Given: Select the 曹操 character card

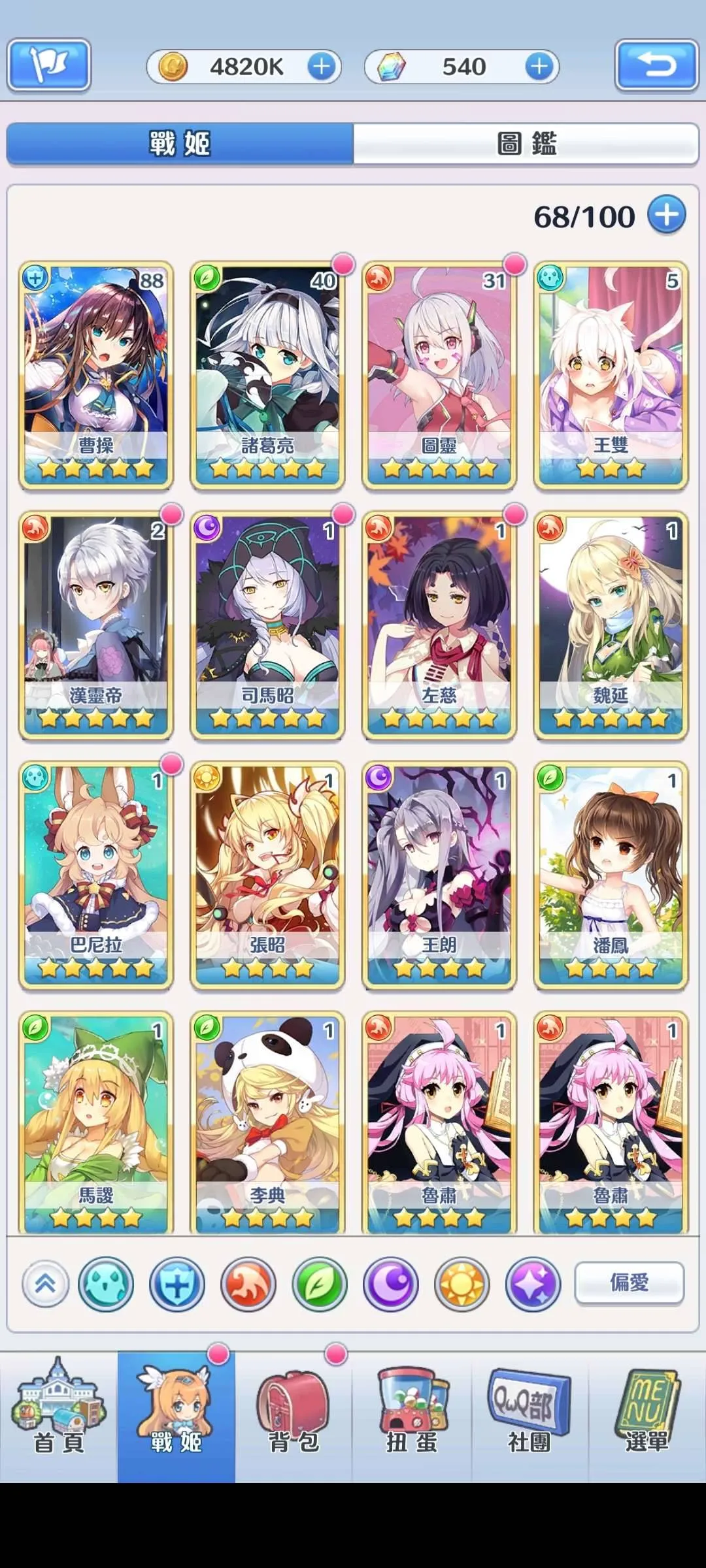Looking at the screenshot, I should coord(96,375).
